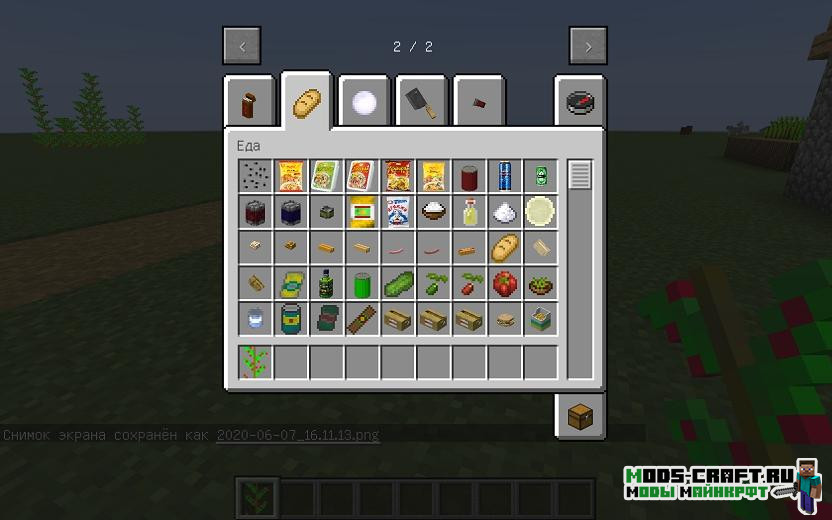The image size is (832, 520).
Task: Grab the sandwich item
Action: (x=506, y=320)
